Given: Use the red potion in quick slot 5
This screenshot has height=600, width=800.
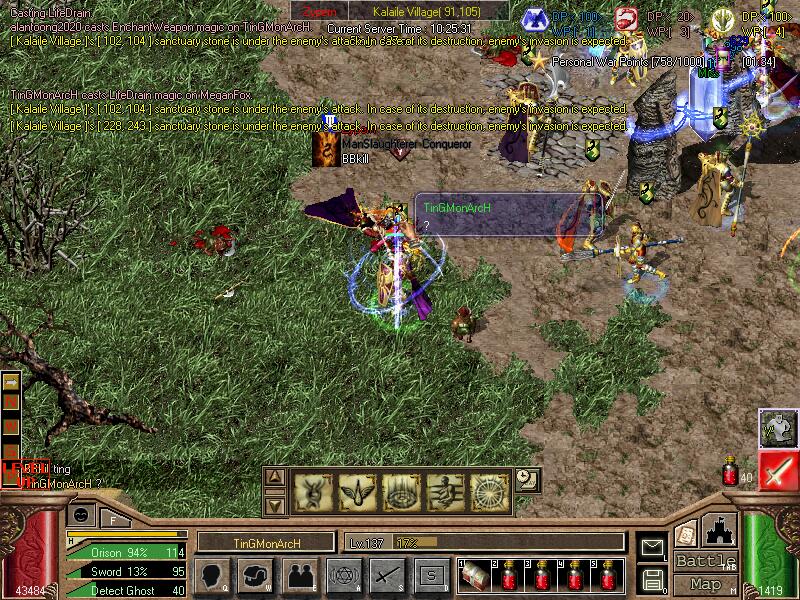Looking at the screenshot, I should pos(608,576).
